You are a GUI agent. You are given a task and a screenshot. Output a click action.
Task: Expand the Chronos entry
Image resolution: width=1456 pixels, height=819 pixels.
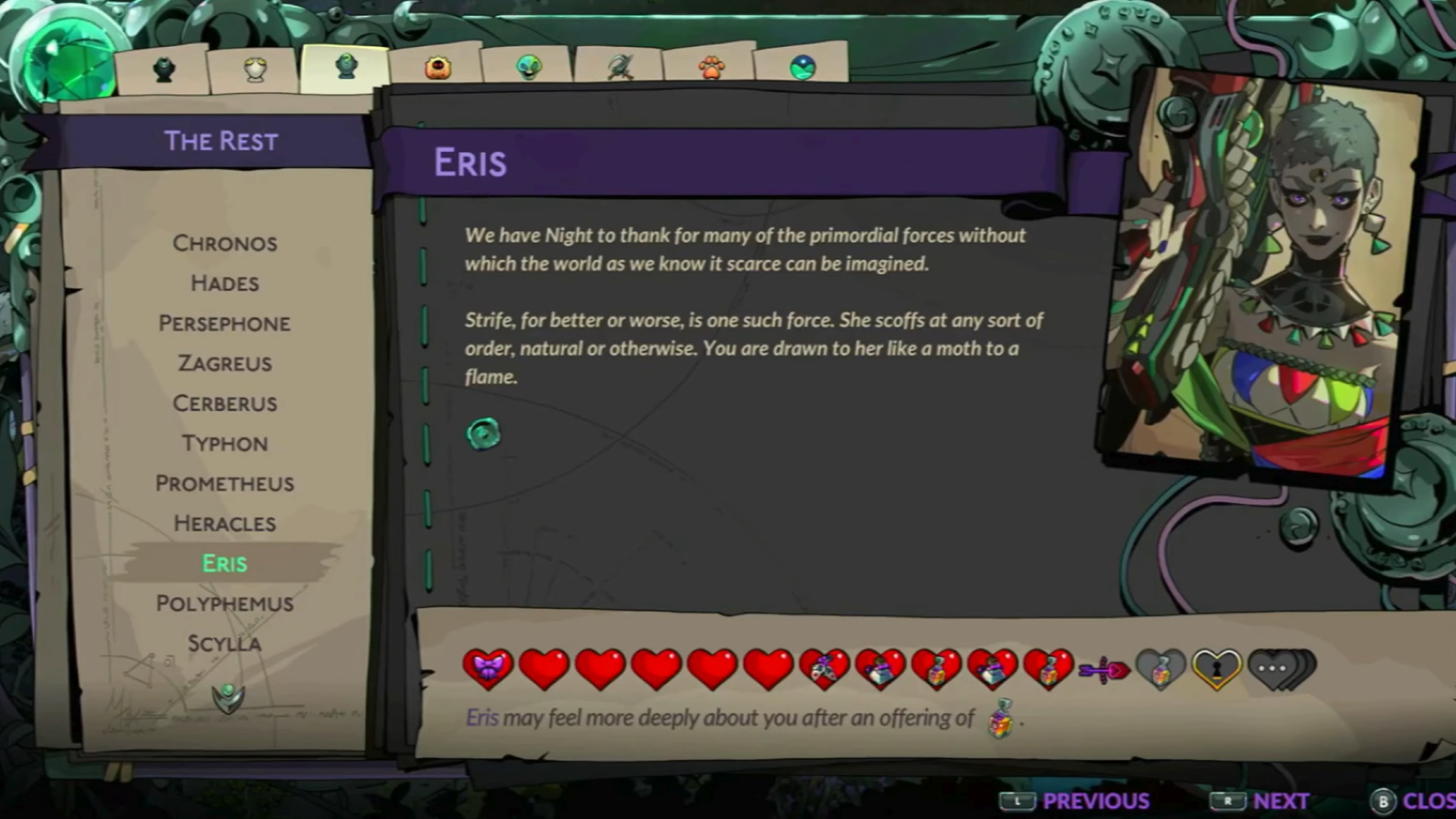tap(224, 243)
